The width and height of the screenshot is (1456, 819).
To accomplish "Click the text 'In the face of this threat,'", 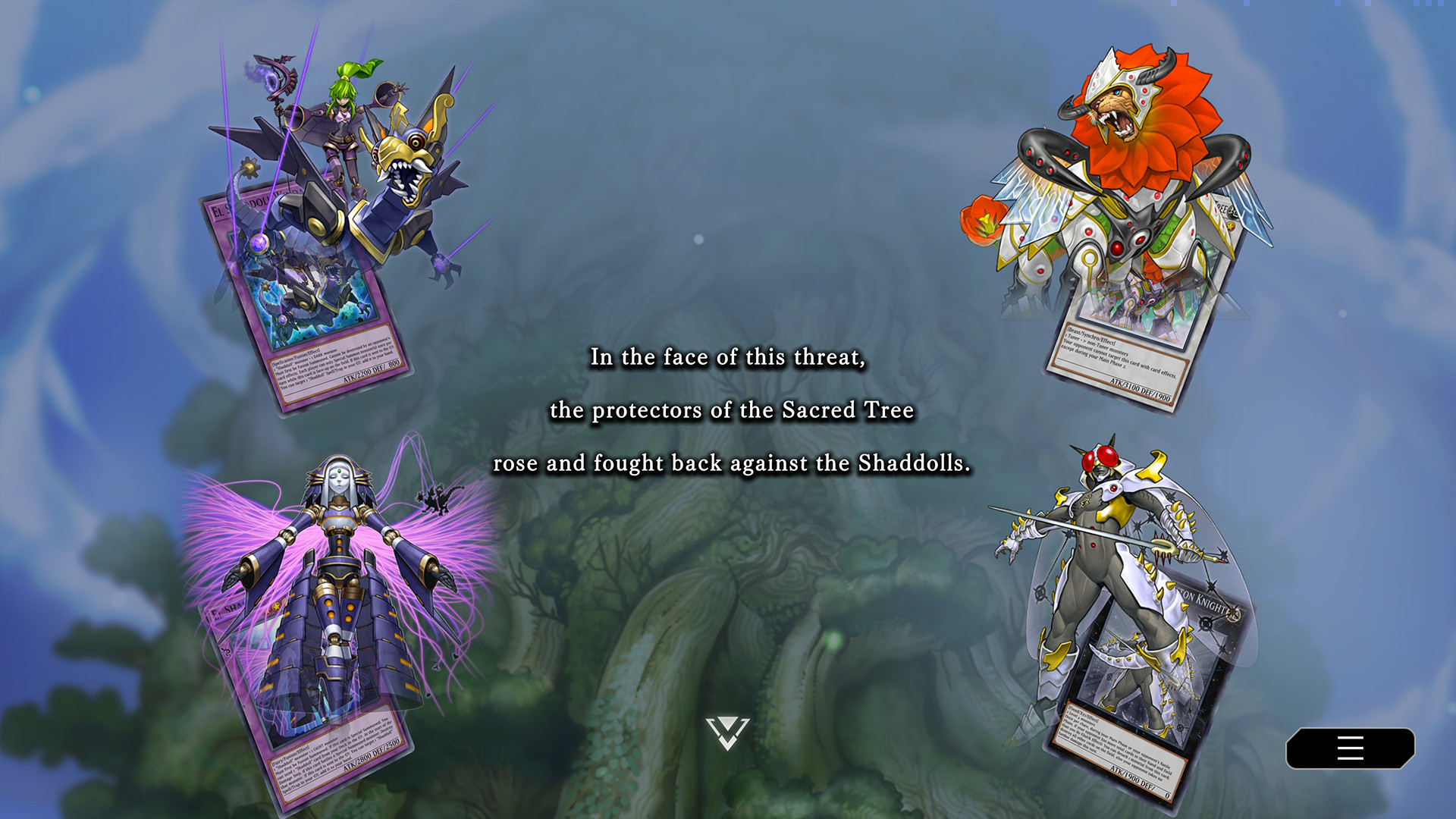I will click(x=728, y=356).
